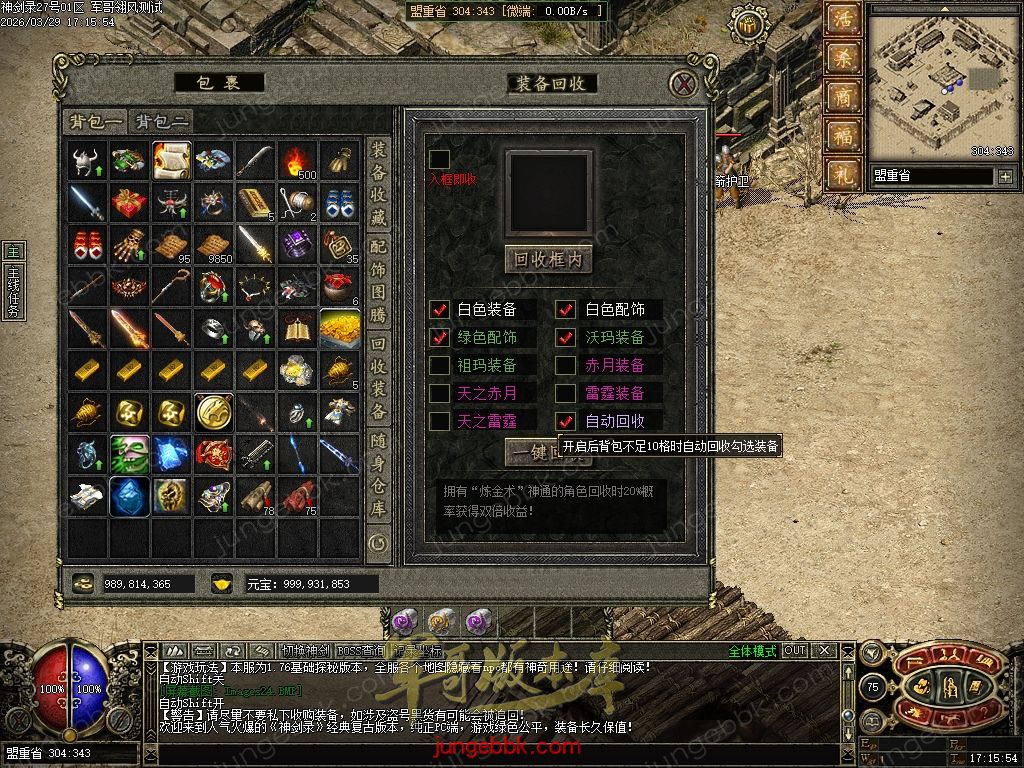Screen dimensions: 1024x768
Task: Open the 商 shop button
Action: 843,97
